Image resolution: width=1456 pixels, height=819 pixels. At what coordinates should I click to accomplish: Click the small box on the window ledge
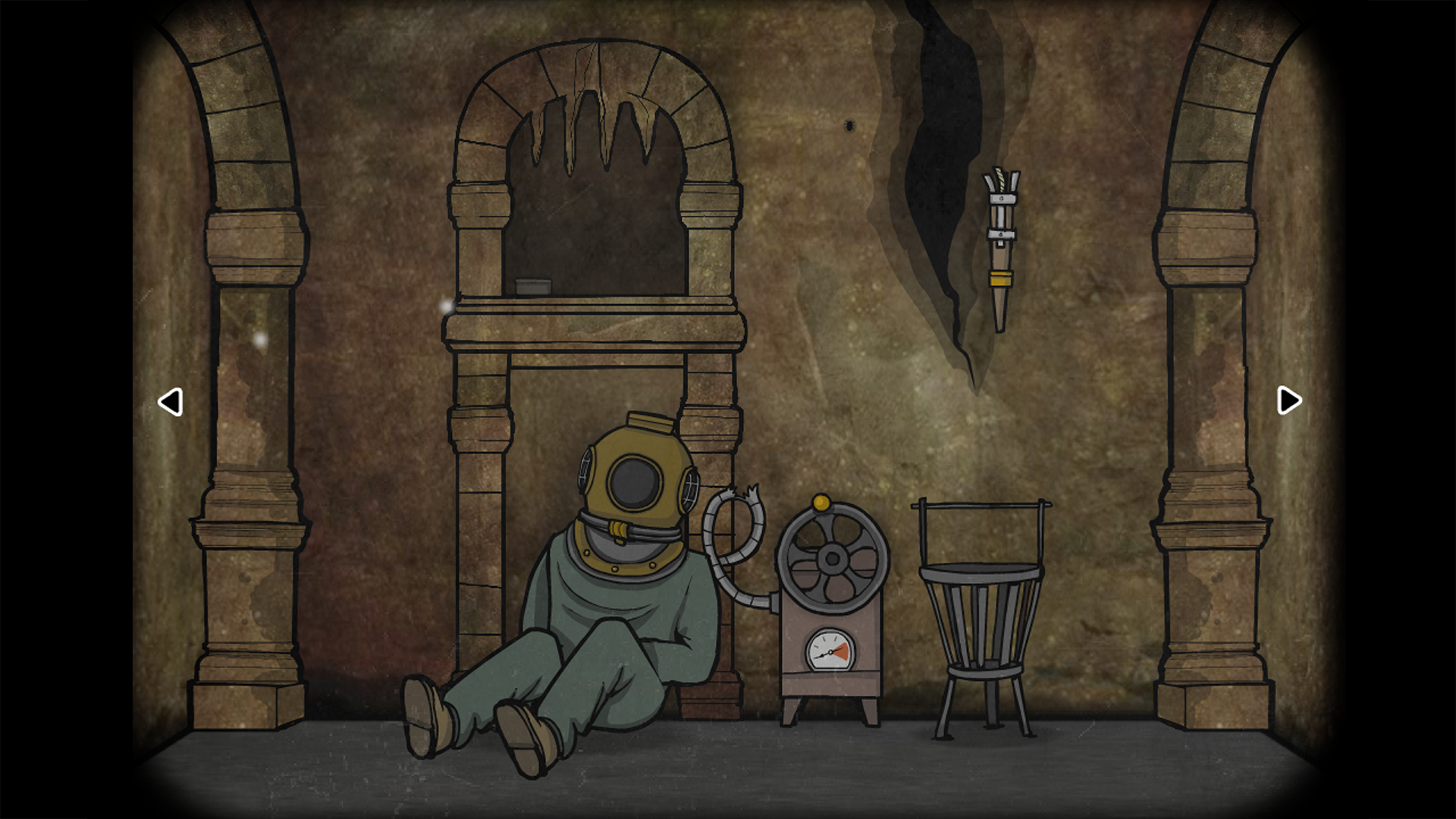[533, 285]
